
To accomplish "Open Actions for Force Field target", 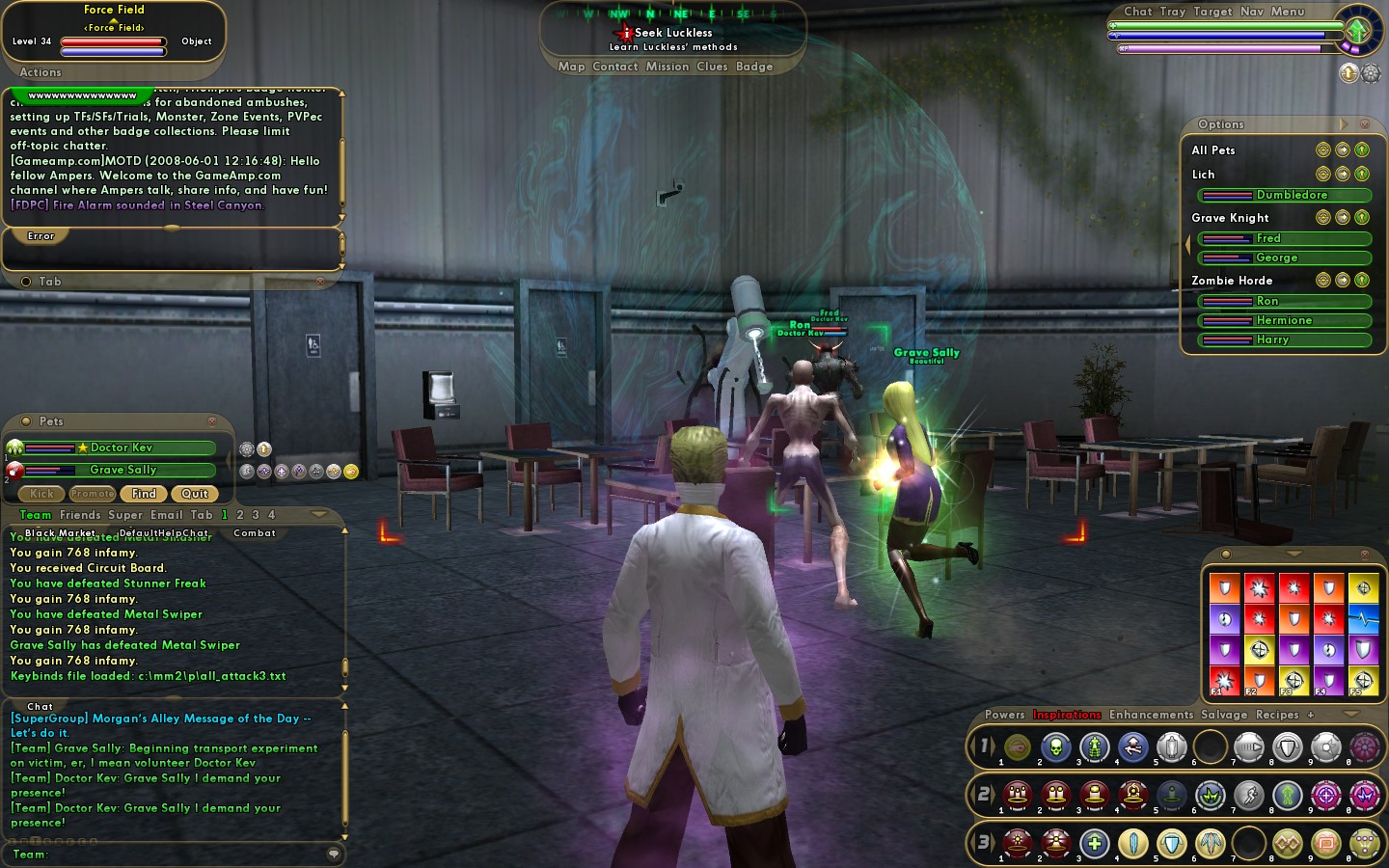I will [41, 72].
